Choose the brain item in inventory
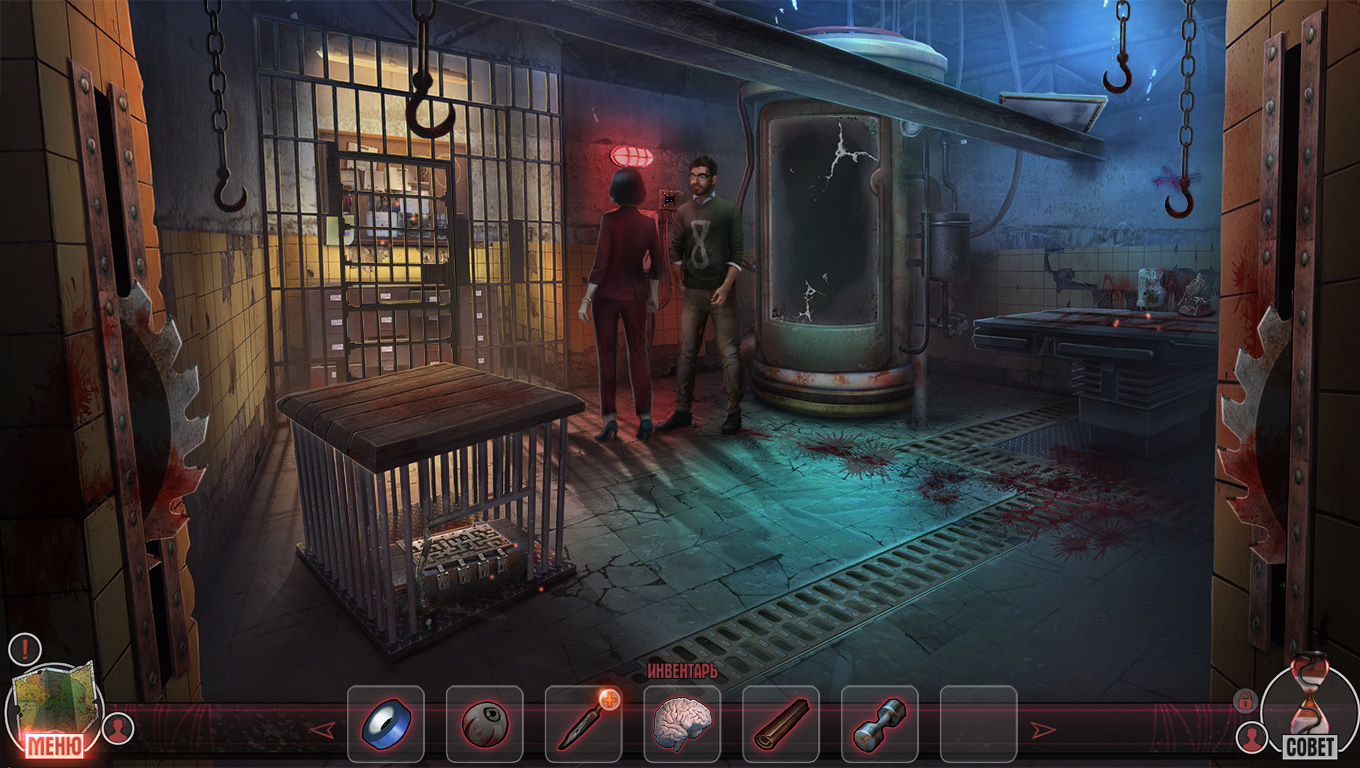The image size is (1360, 768). (x=682, y=722)
